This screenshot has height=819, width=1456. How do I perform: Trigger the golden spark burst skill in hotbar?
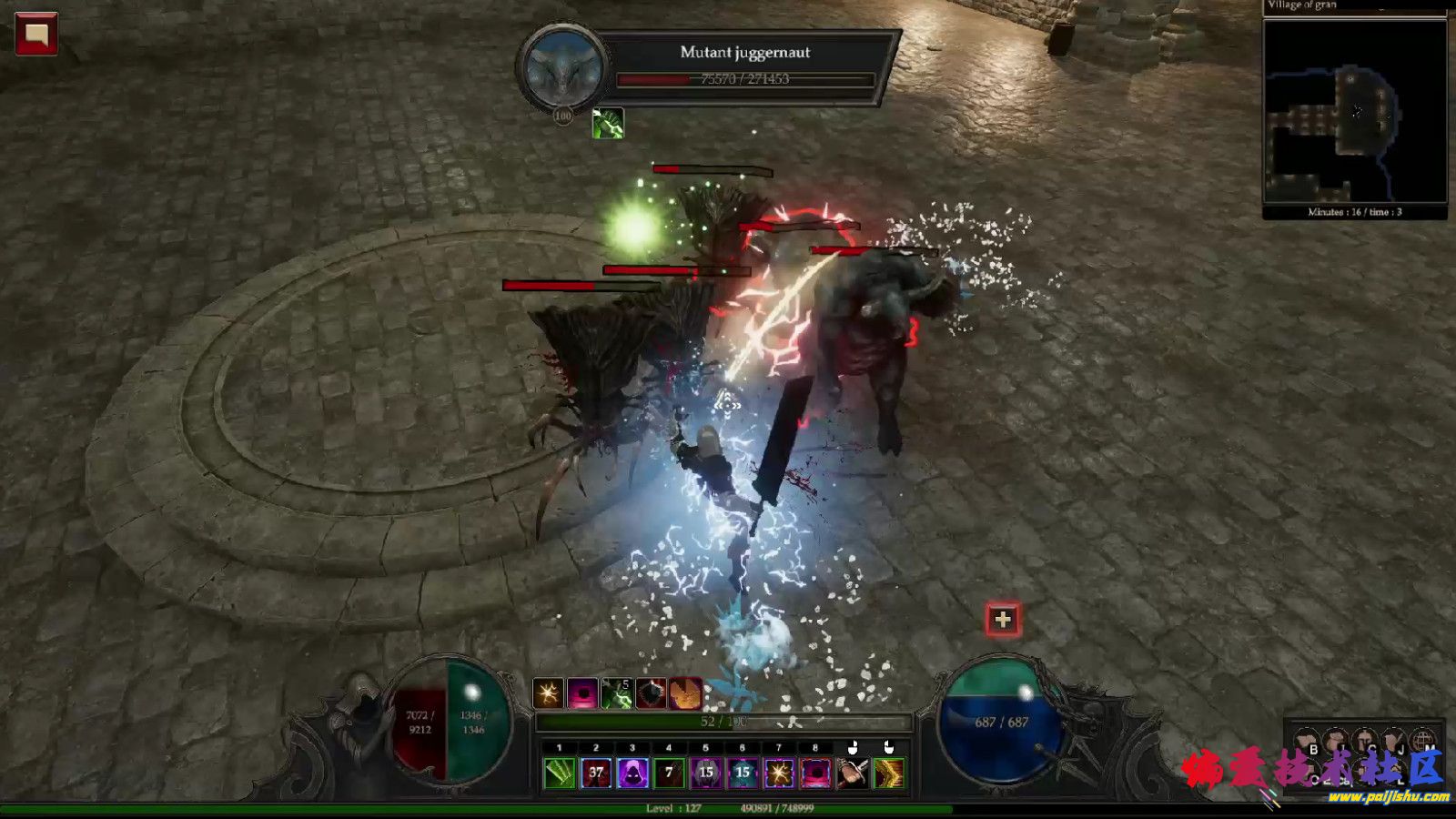(779, 773)
